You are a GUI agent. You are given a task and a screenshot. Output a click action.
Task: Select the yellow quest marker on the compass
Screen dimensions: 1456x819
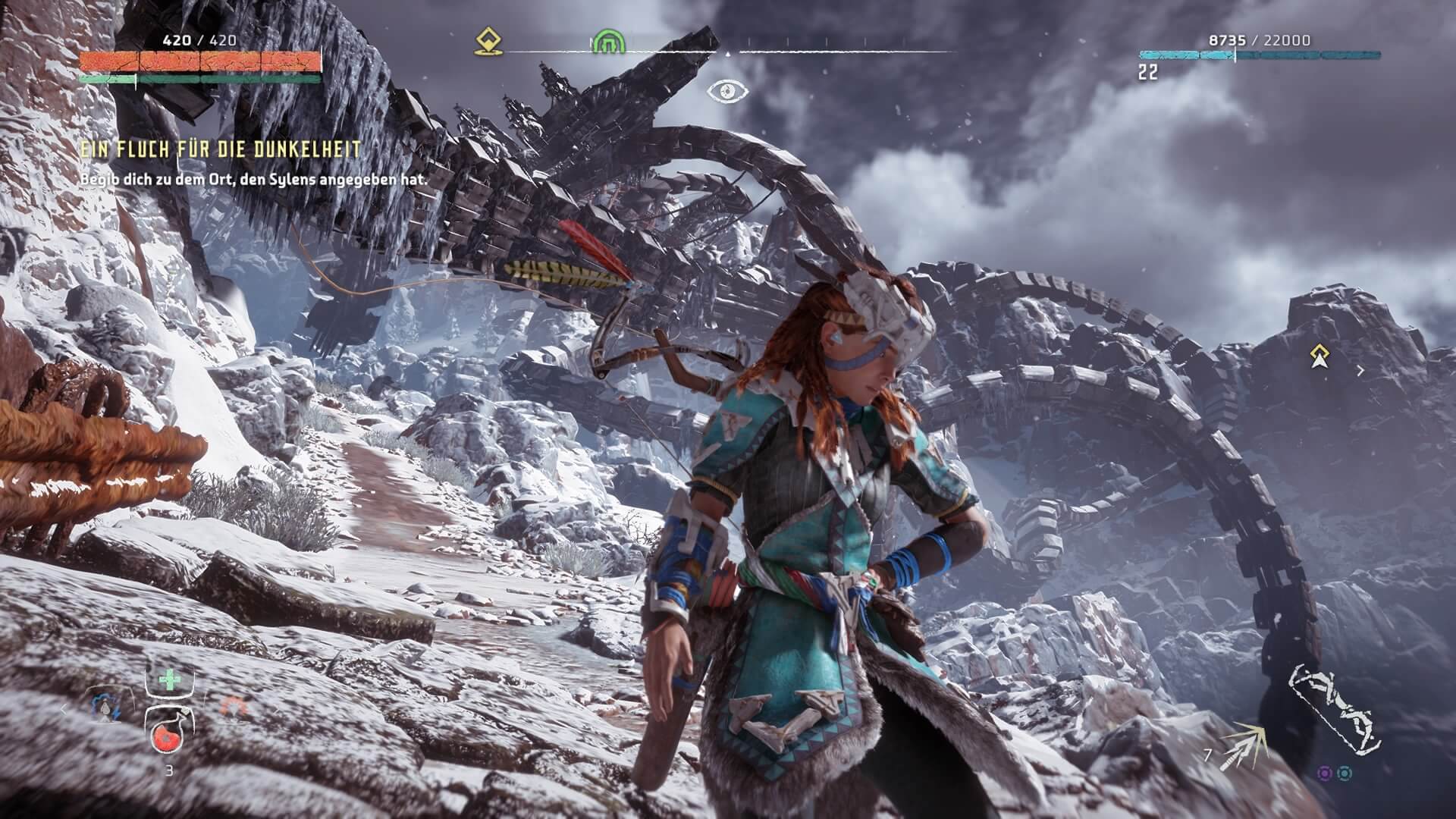(484, 42)
